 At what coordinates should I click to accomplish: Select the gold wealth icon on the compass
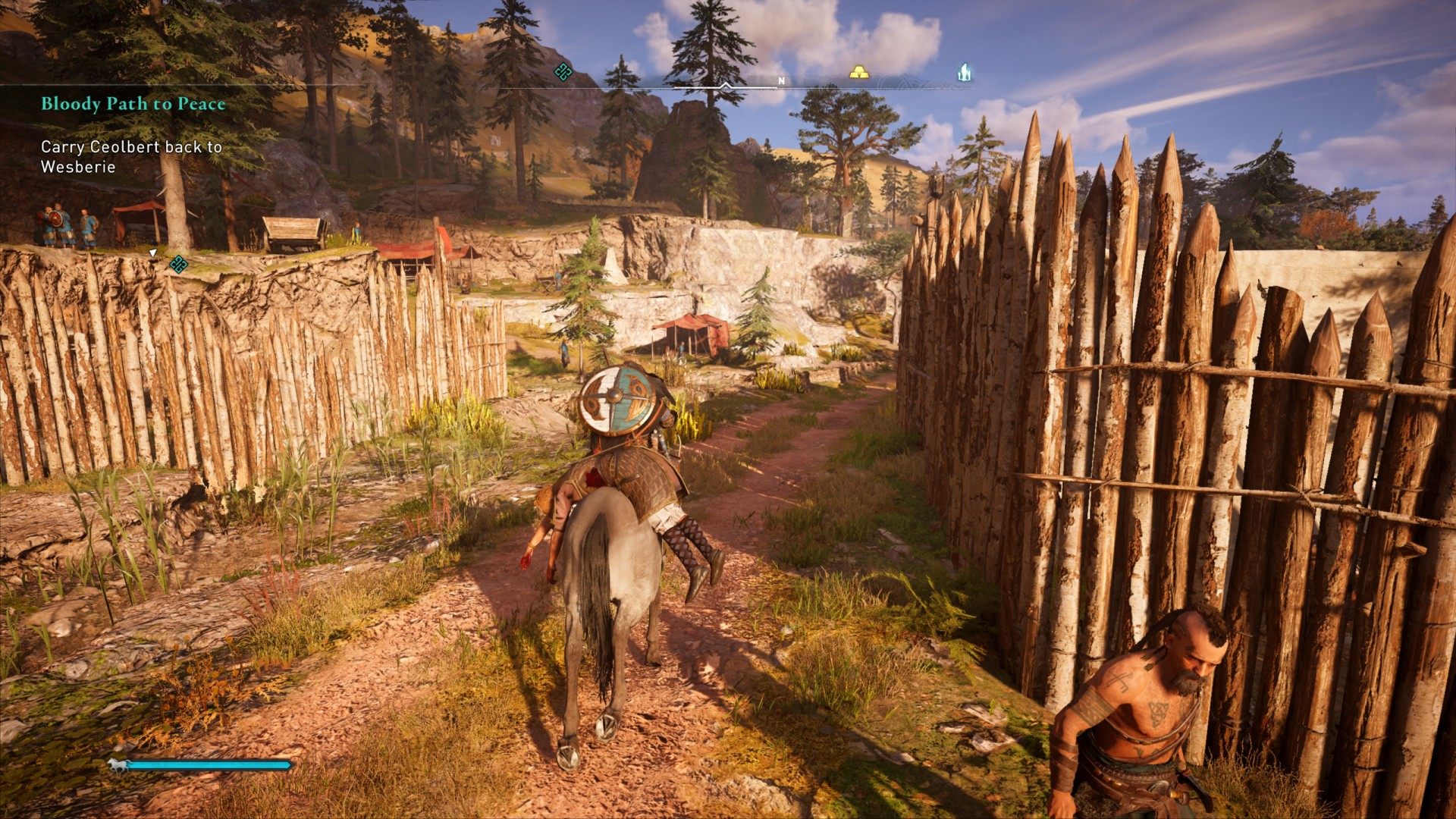(x=859, y=73)
